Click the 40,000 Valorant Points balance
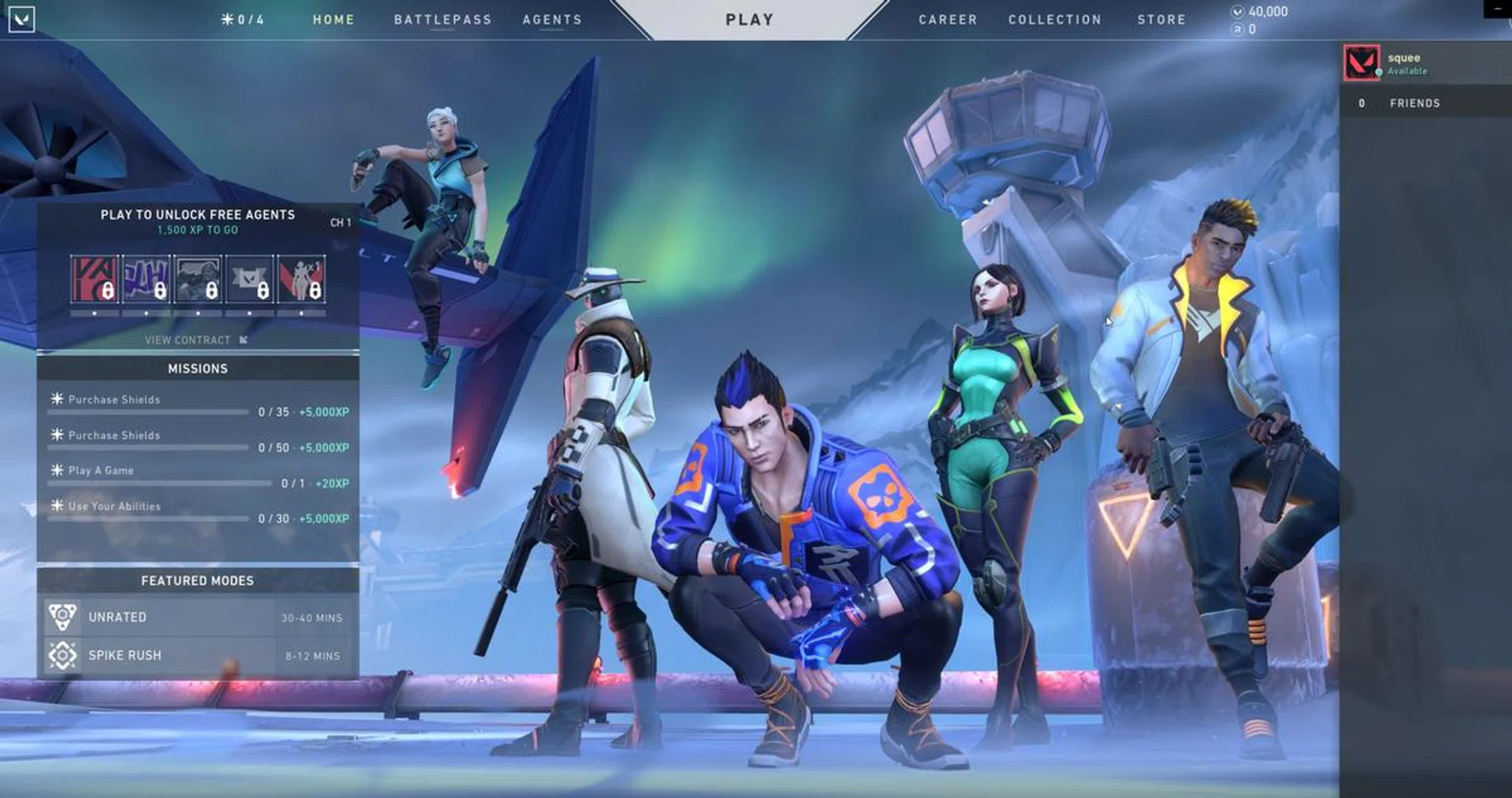The height and width of the screenshot is (798, 1512). (1260, 12)
